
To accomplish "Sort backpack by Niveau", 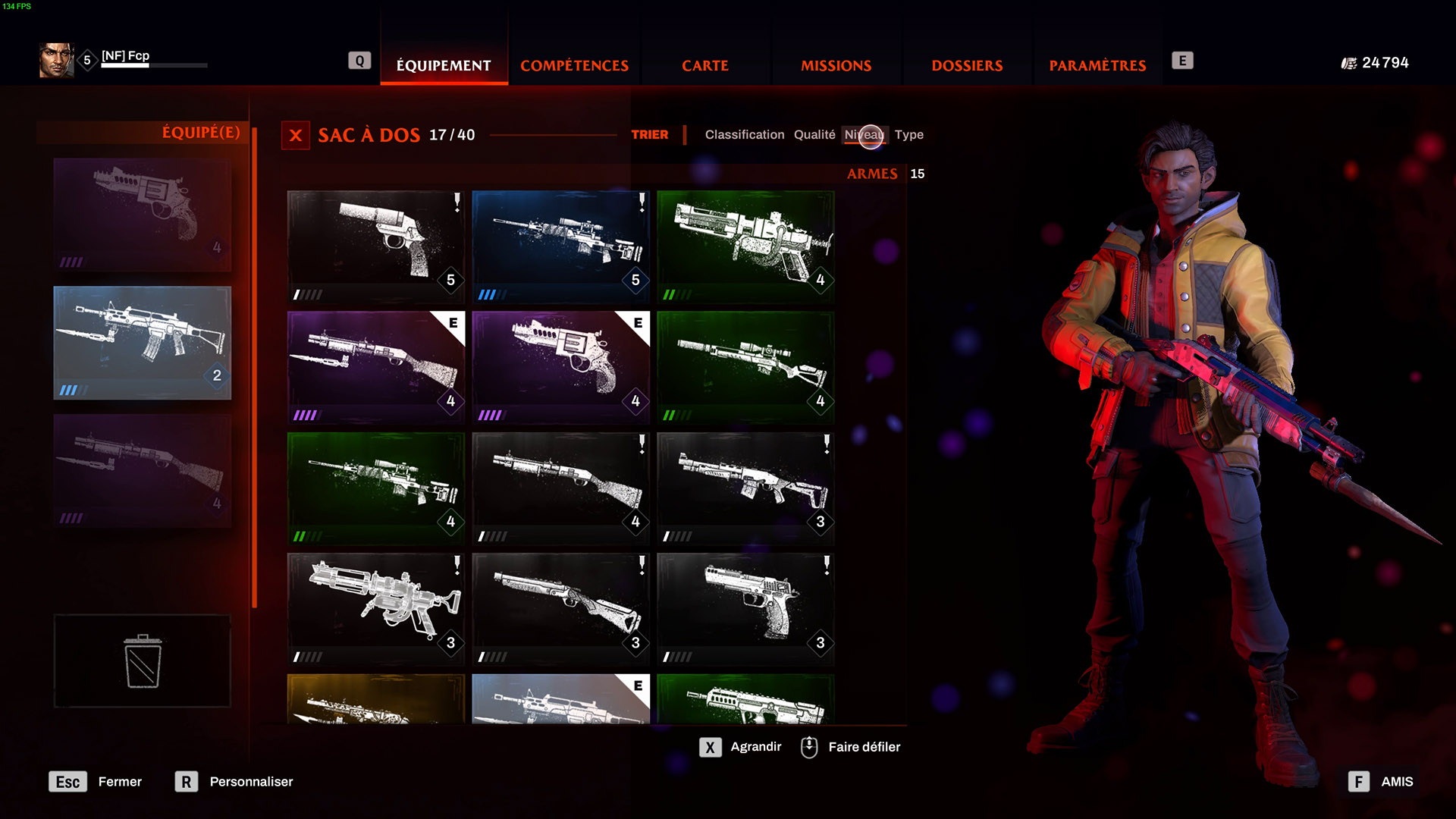I will (864, 134).
